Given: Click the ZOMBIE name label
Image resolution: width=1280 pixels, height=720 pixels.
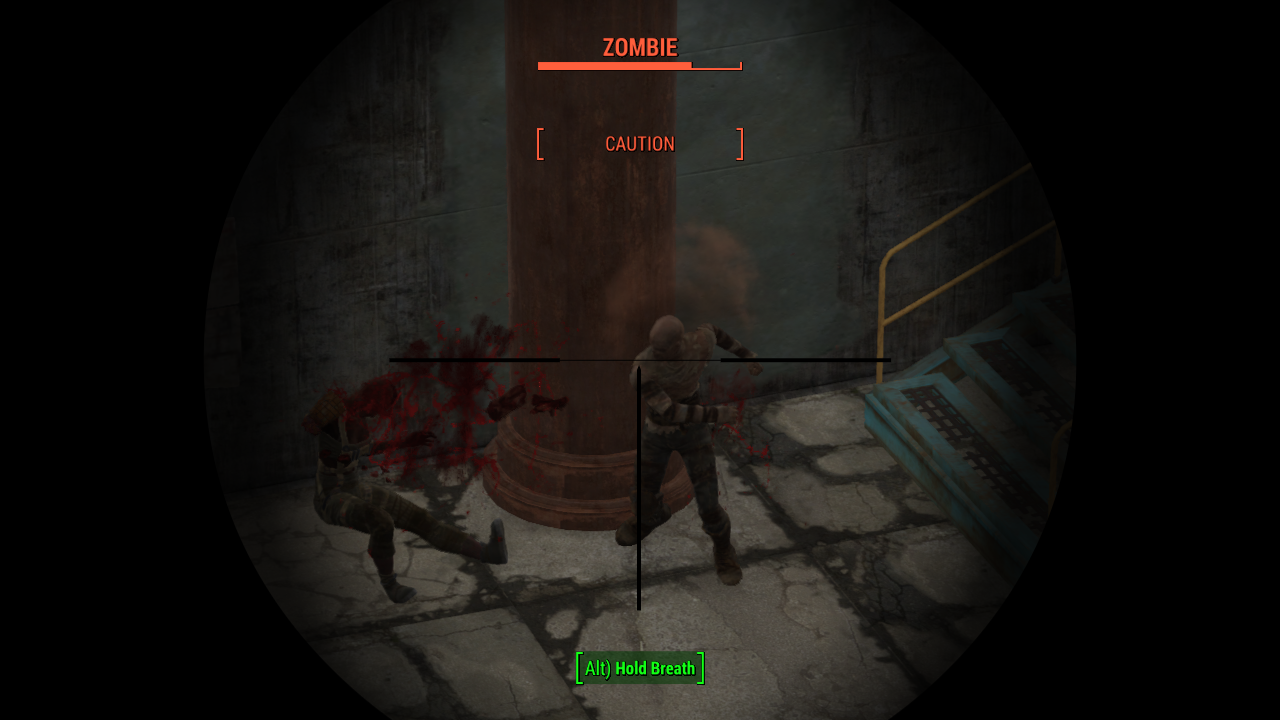Looking at the screenshot, I should click(639, 47).
